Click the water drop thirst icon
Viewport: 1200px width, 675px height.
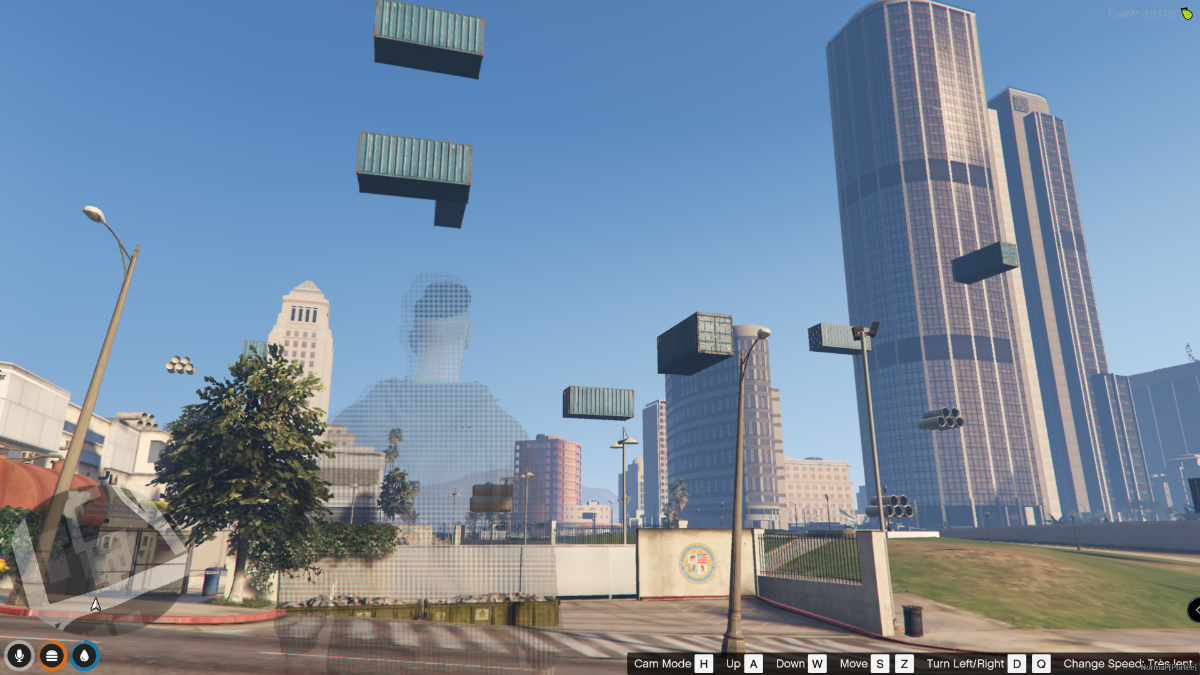click(x=85, y=656)
